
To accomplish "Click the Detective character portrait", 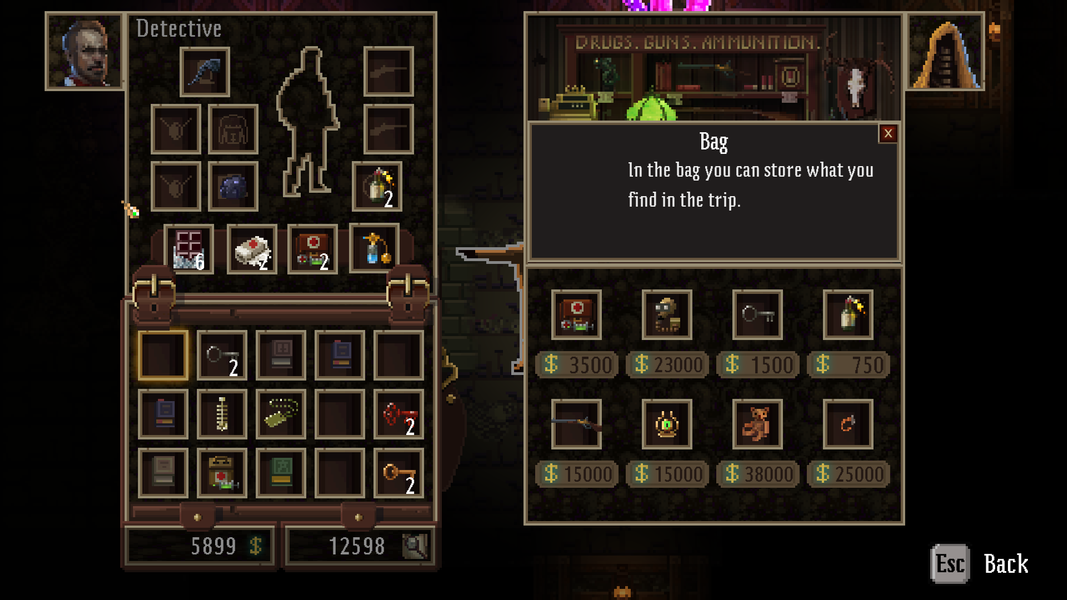I will coord(85,51).
